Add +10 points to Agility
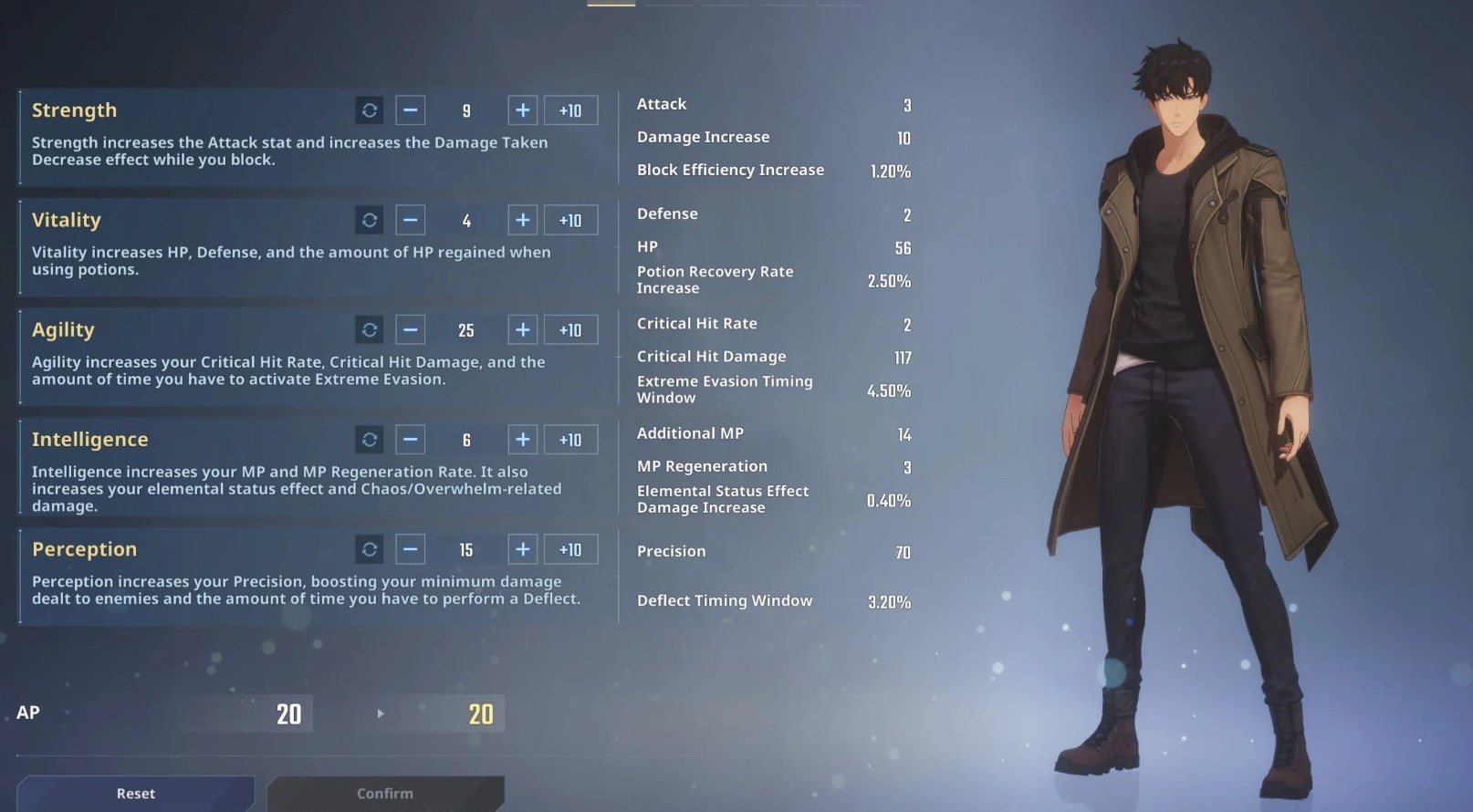 (x=570, y=329)
